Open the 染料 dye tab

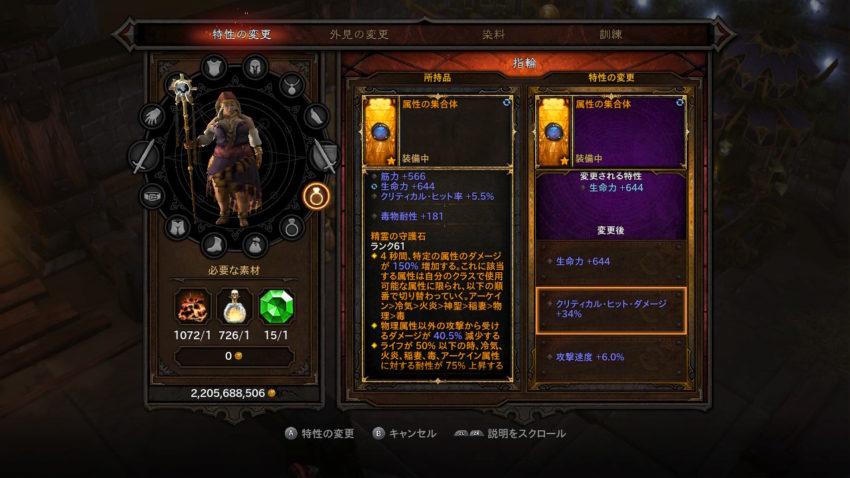(x=492, y=34)
